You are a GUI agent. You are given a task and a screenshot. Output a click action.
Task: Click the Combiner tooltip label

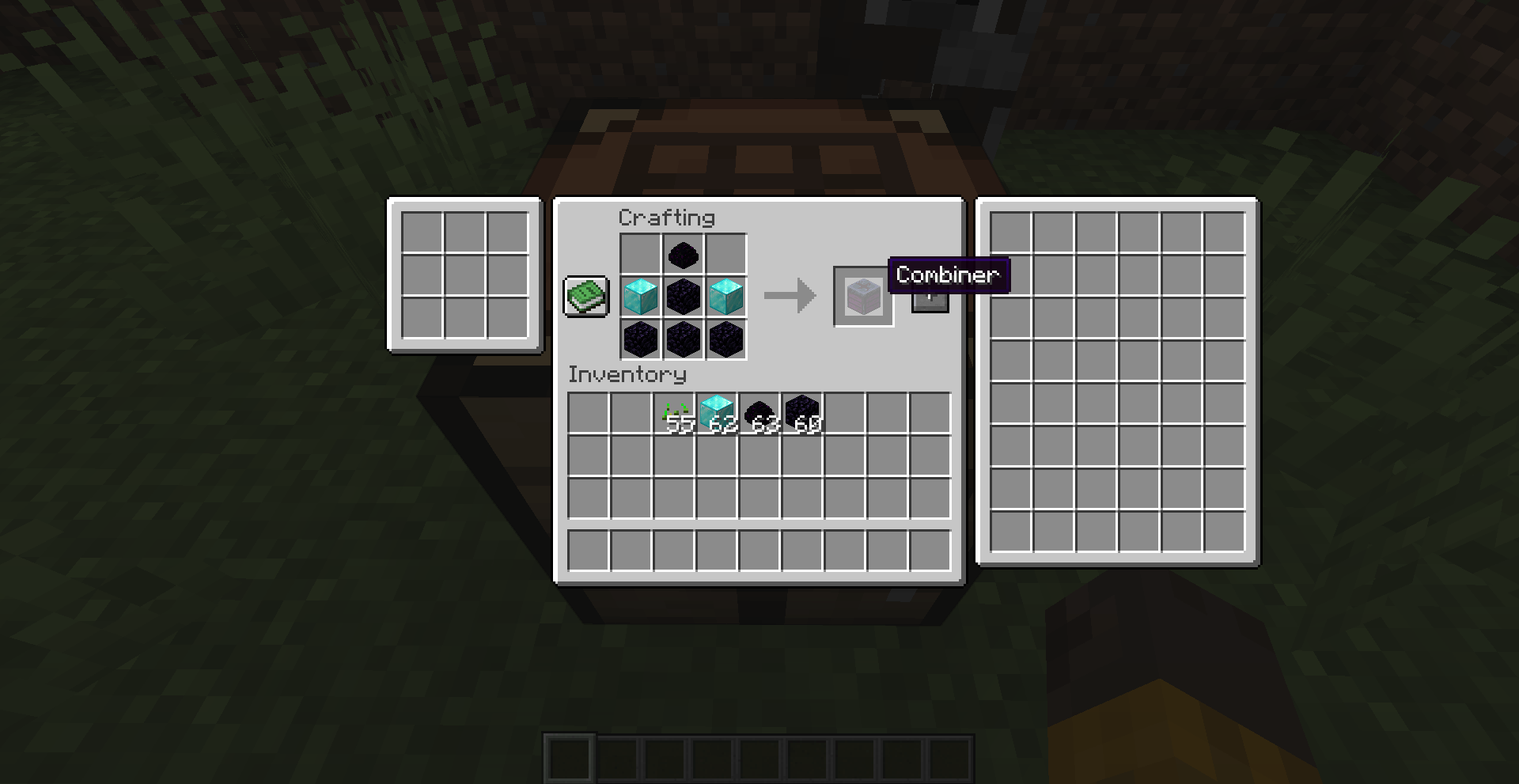949,275
